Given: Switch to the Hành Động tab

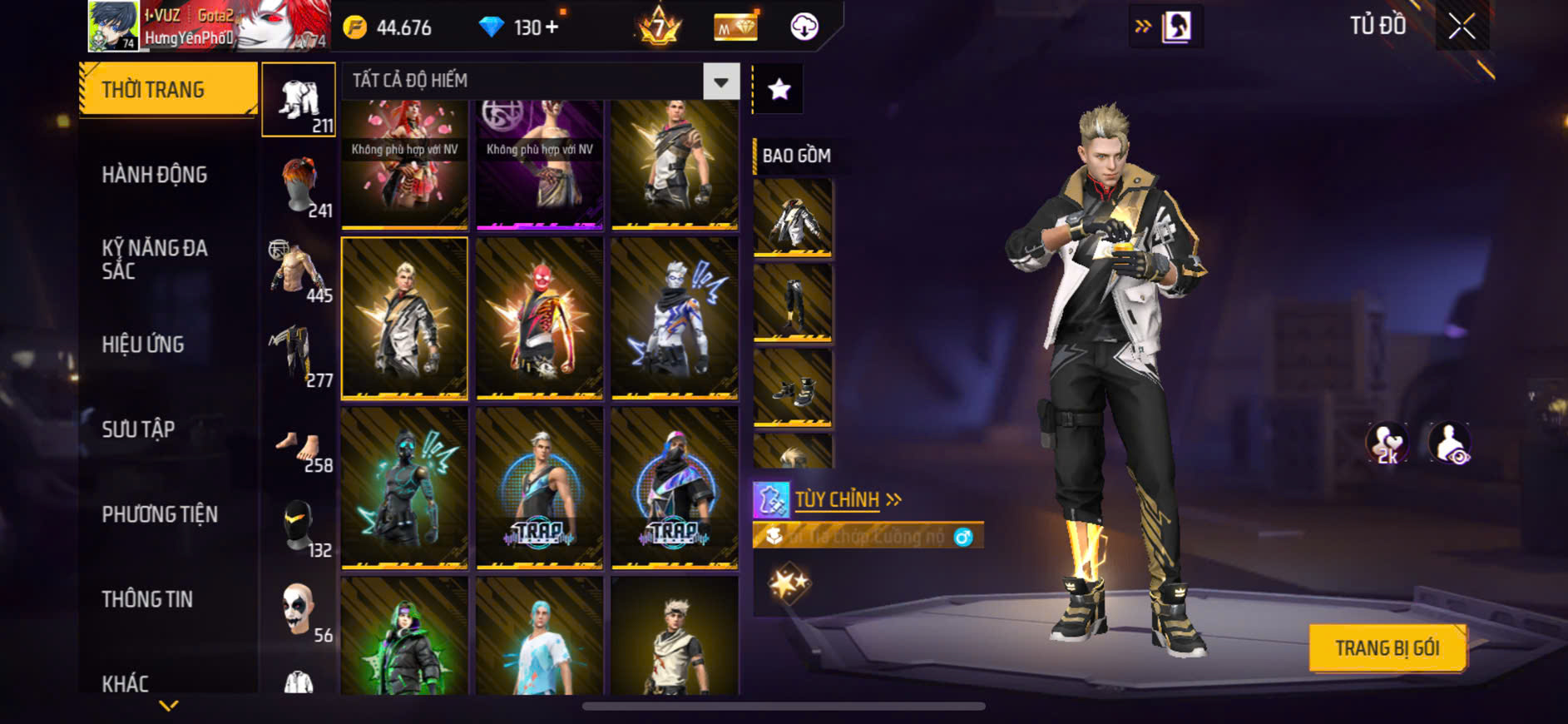Looking at the screenshot, I should pos(155,175).
